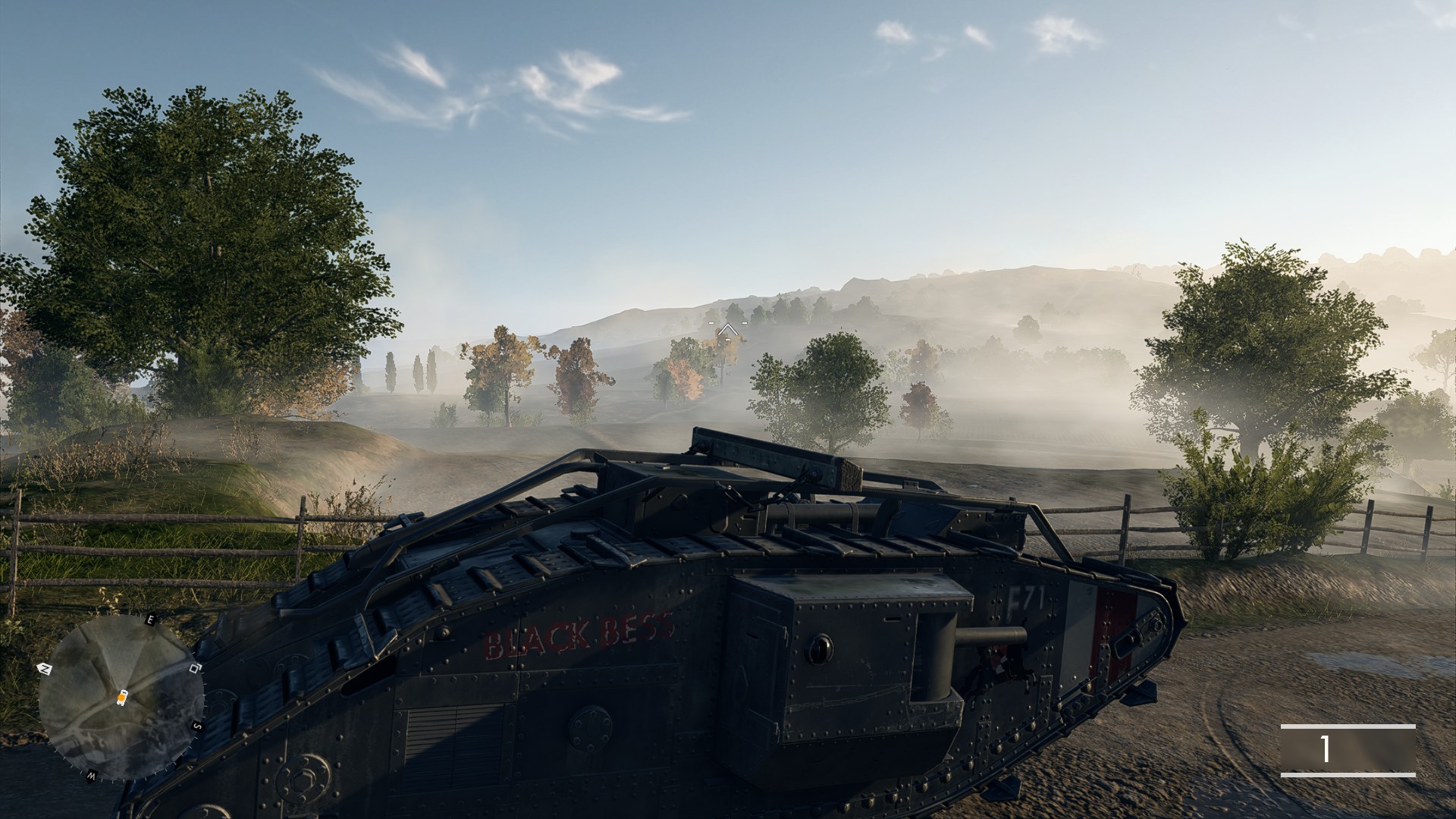Click the north compass marker on the minimap
1456x819 pixels.
coord(43,668)
